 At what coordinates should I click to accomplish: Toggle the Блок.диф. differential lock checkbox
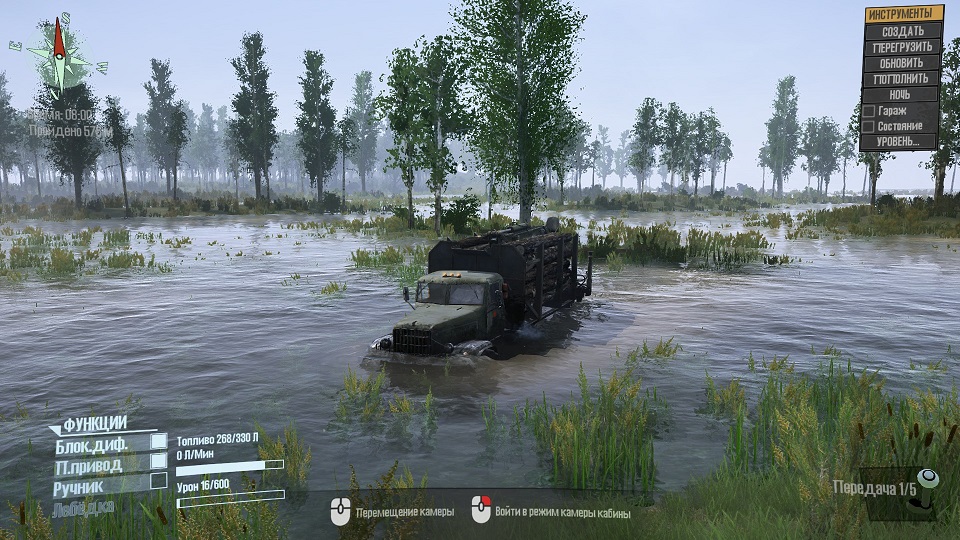pos(158,441)
